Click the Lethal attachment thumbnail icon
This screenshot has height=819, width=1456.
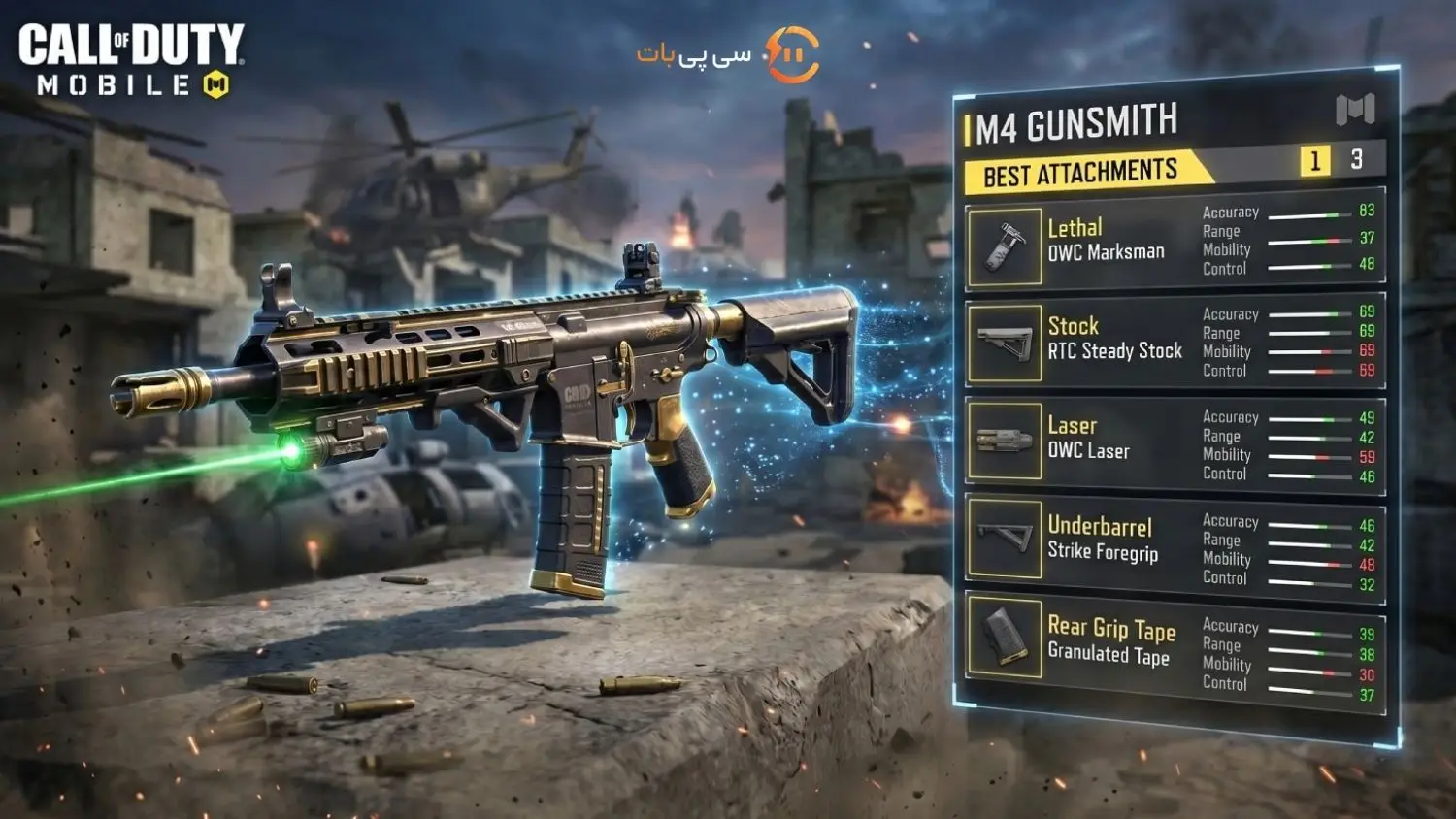point(1005,246)
